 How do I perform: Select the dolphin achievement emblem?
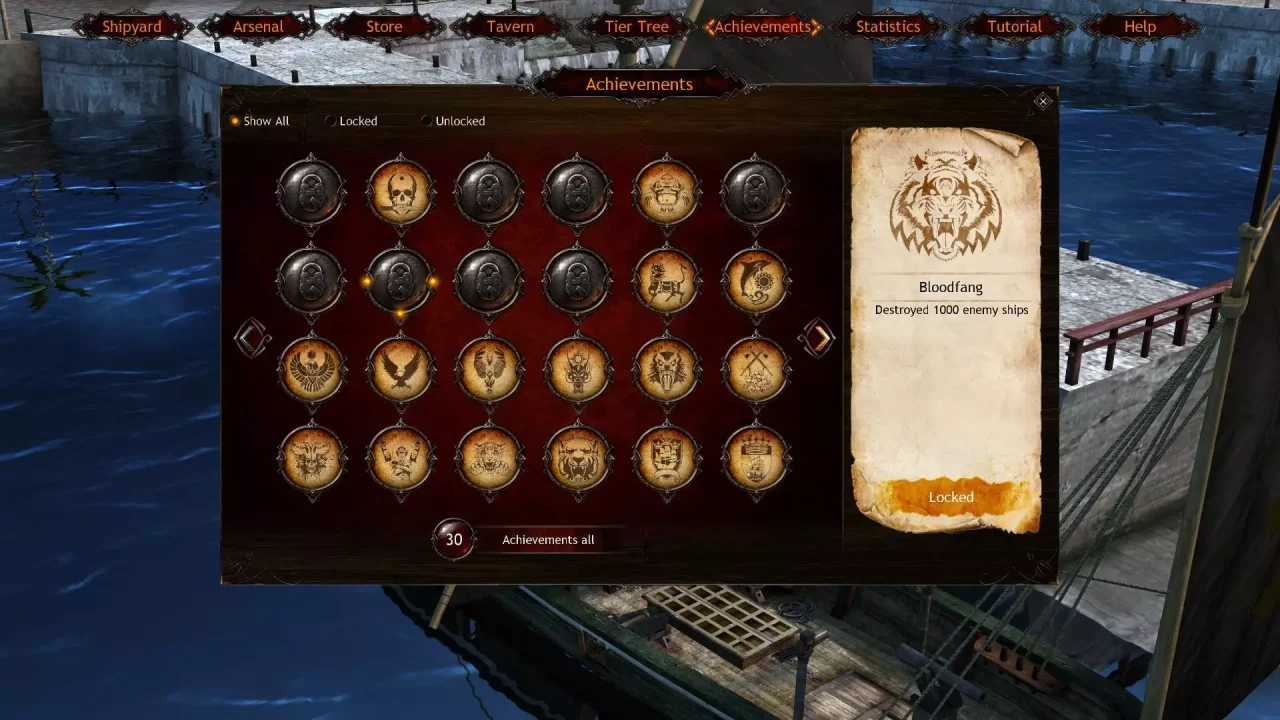click(756, 283)
